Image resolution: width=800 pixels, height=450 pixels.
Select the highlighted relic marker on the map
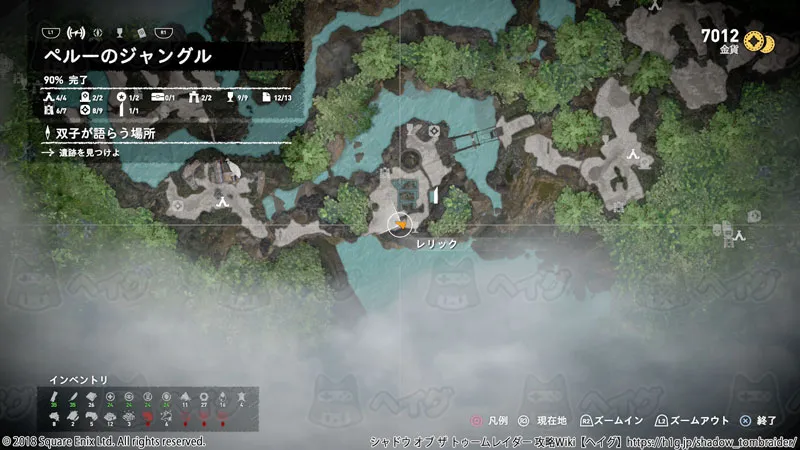point(401,224)
